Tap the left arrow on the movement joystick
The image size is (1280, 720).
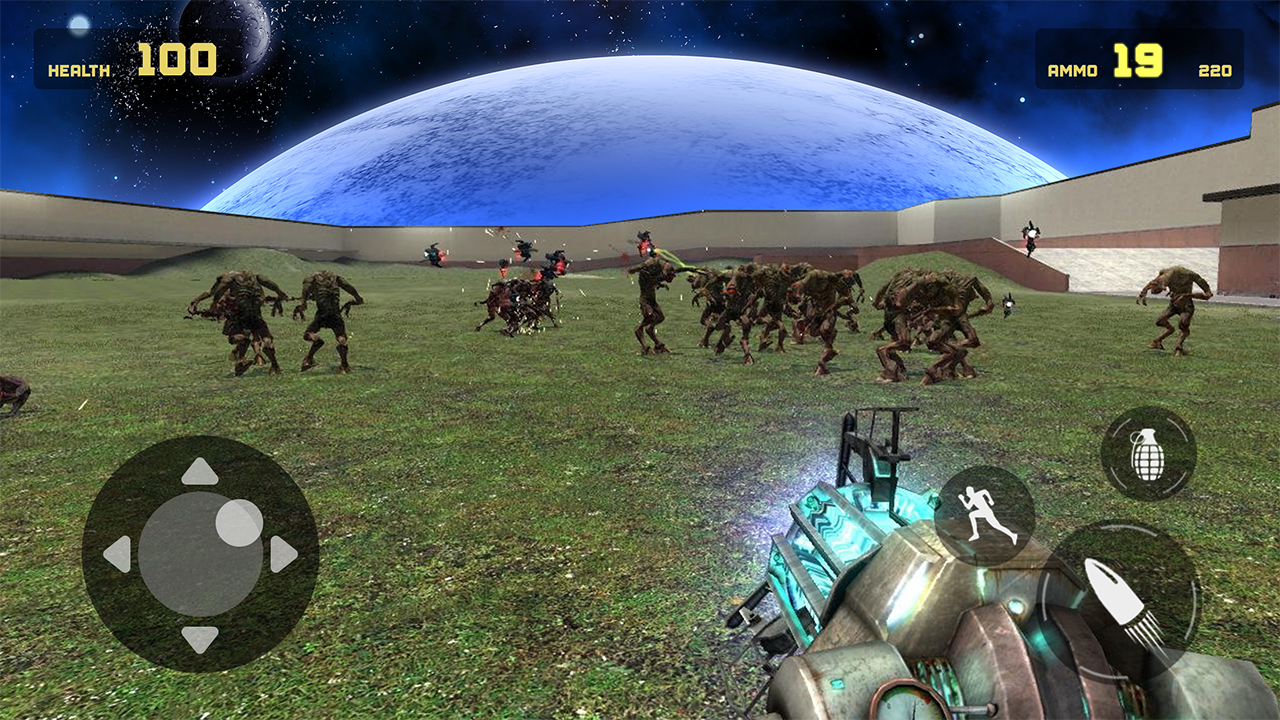point(118,555)
